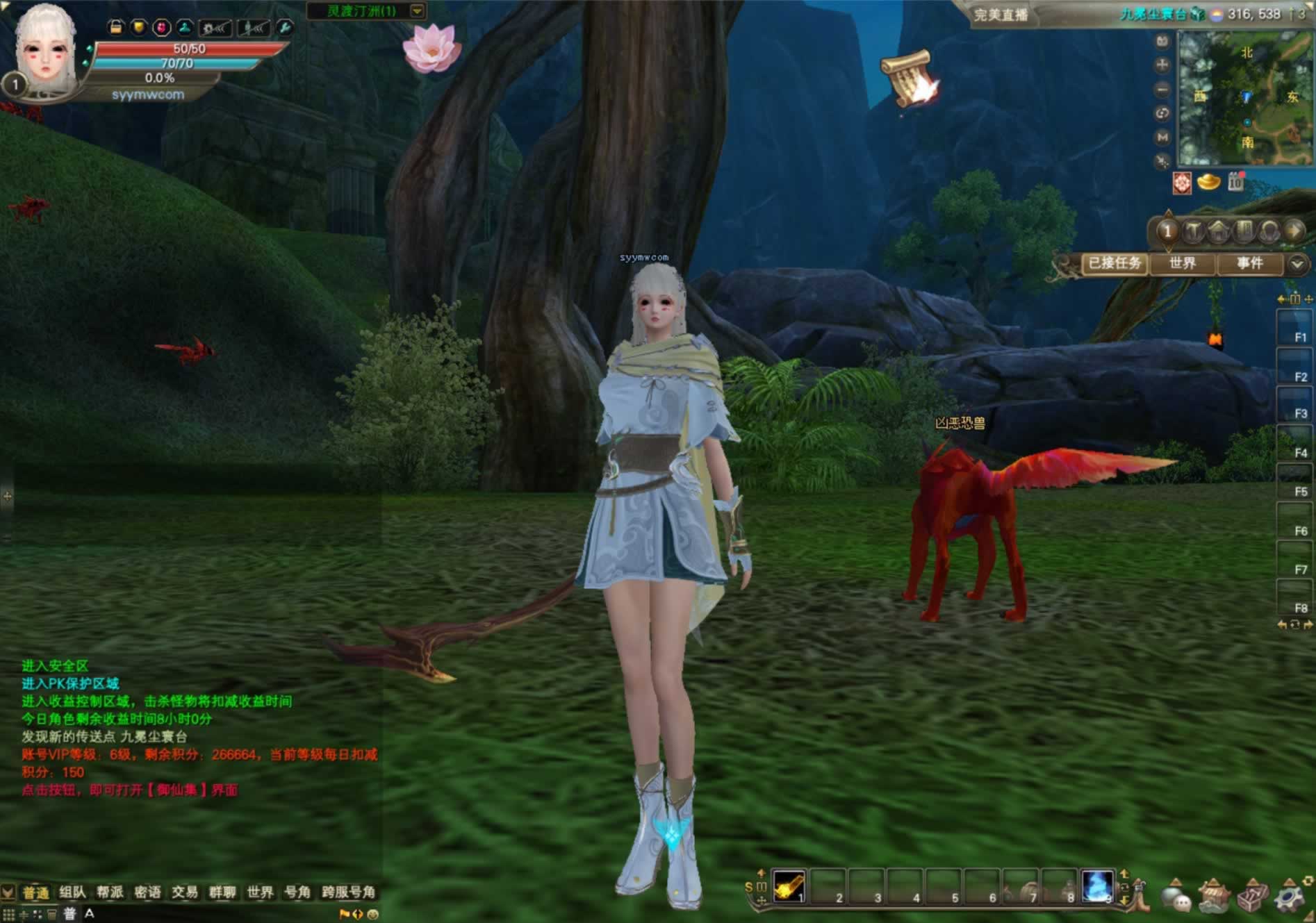Open the 灵渡汀洲(1) channel dropdown
The image size is (1316, 923).
417,11
